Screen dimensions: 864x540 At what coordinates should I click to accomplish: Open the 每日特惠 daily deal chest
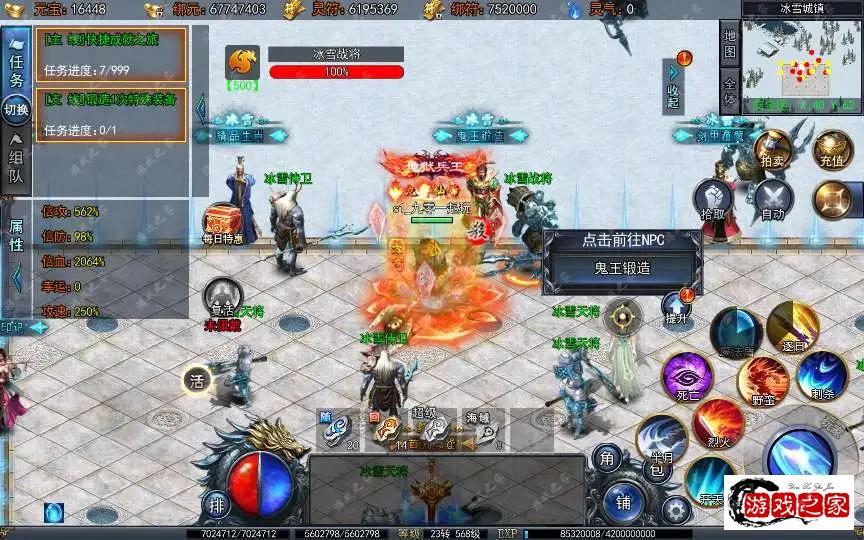click(222, 222)
